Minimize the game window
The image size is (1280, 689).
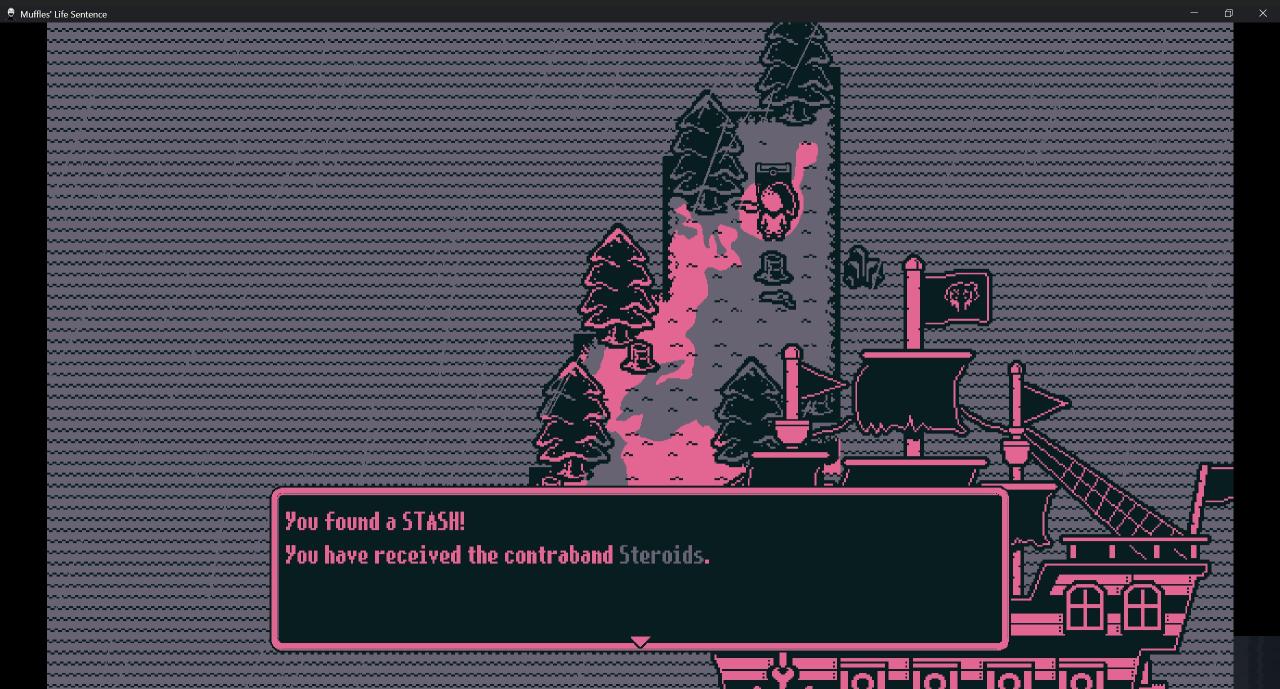(1193, 13)
